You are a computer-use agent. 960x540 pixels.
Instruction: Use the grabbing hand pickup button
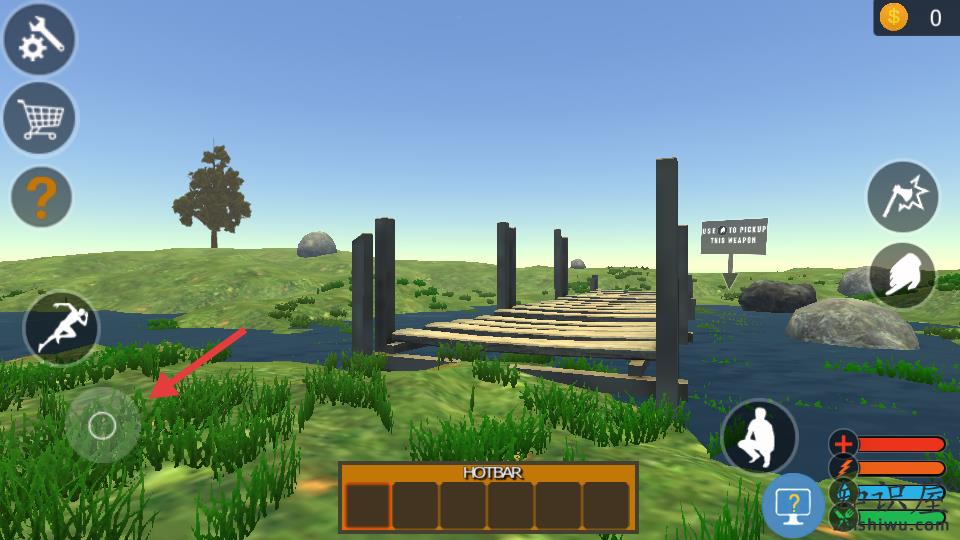(902, 275)
